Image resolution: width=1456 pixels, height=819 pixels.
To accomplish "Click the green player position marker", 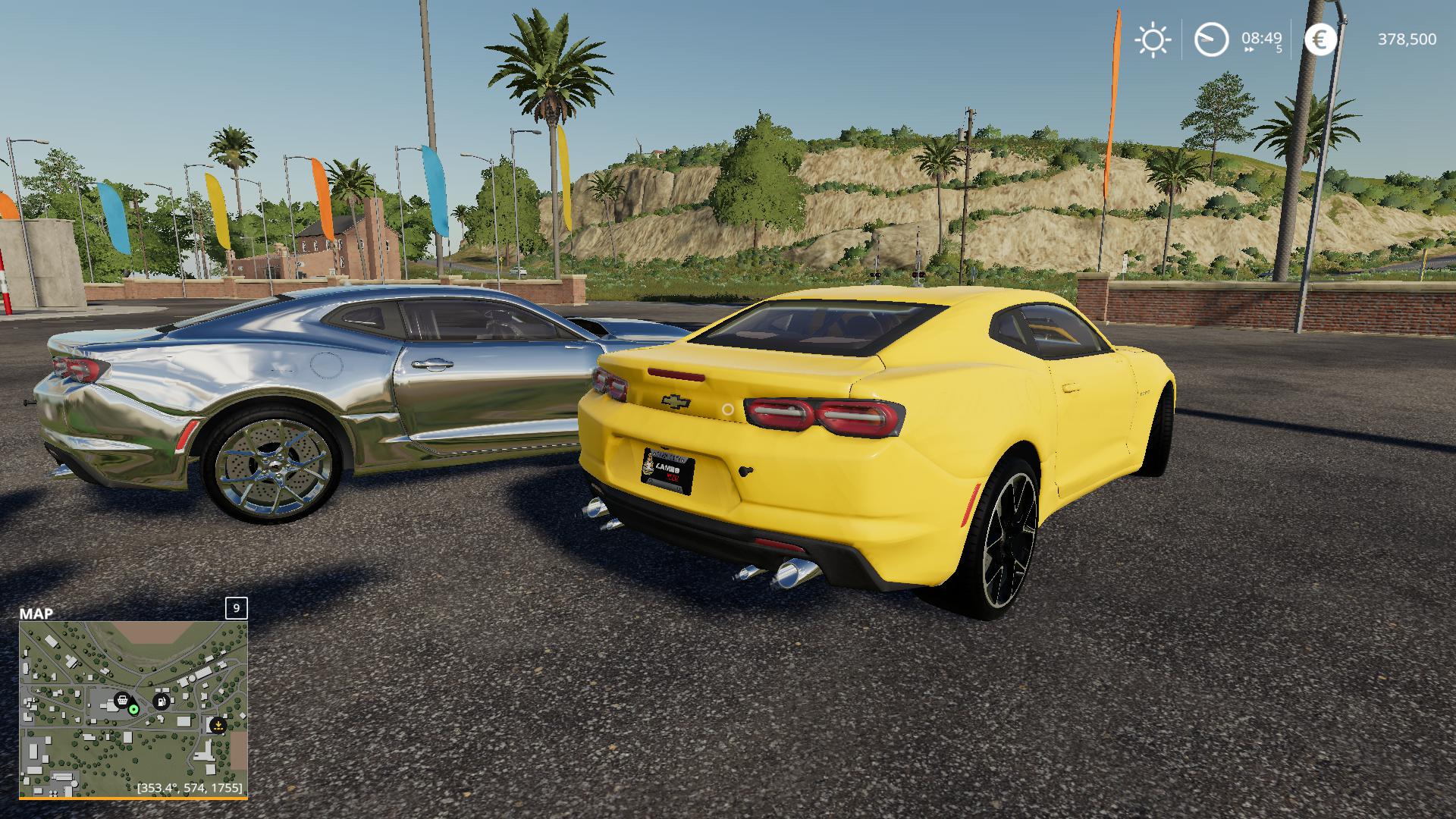I will tap(134, 710).
